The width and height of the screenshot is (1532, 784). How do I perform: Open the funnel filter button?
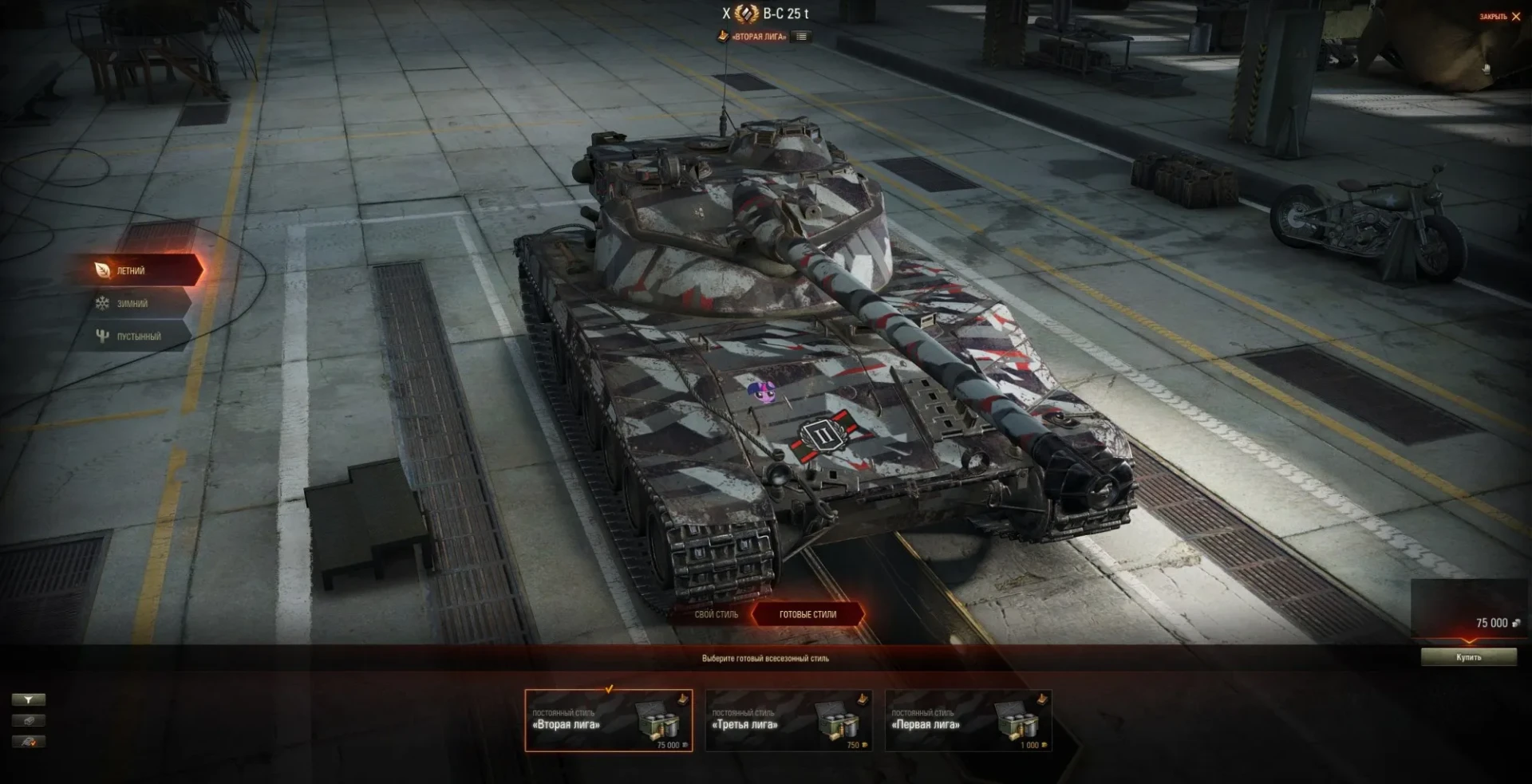click(x=29, y=699)
